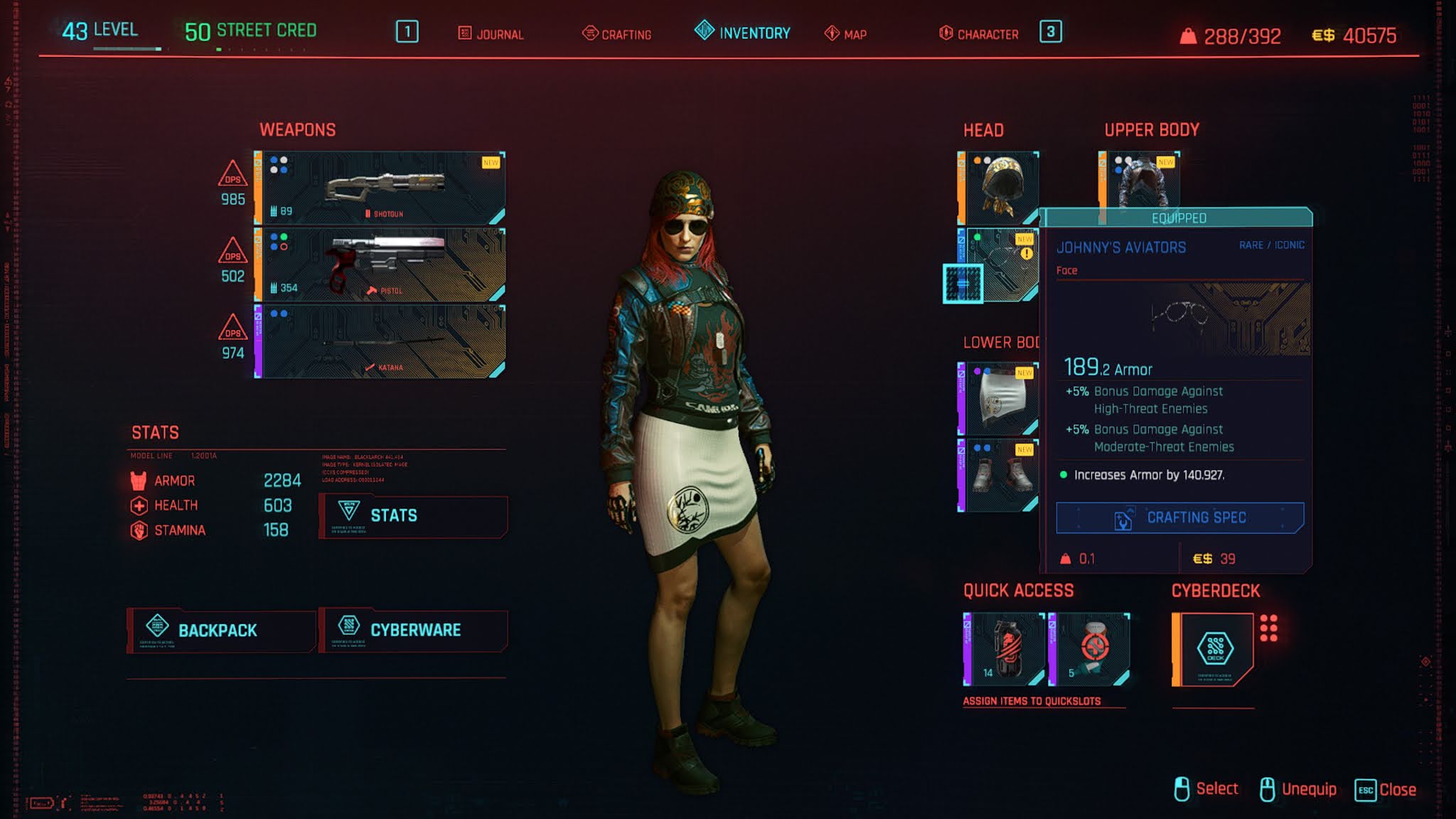Open the Backpack

pos(220,631)
